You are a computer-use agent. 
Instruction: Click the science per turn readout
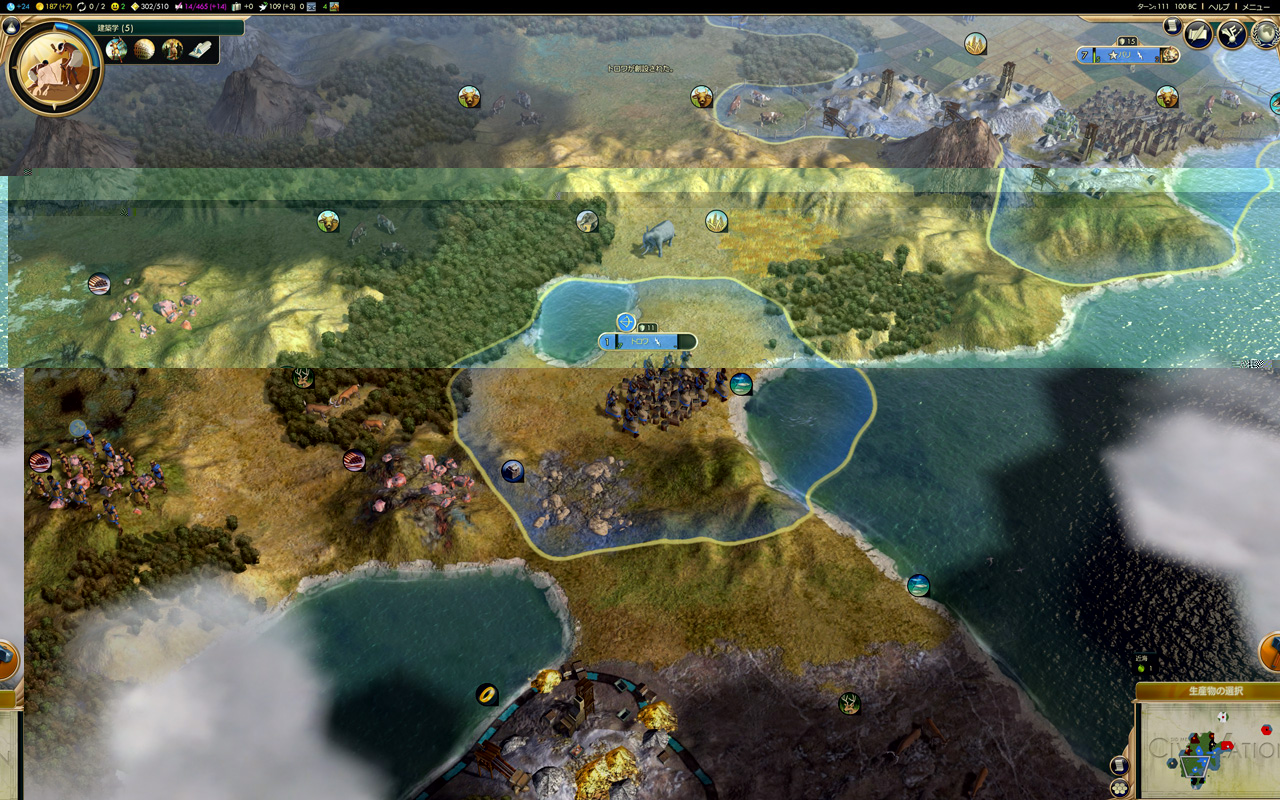(16, 6)
